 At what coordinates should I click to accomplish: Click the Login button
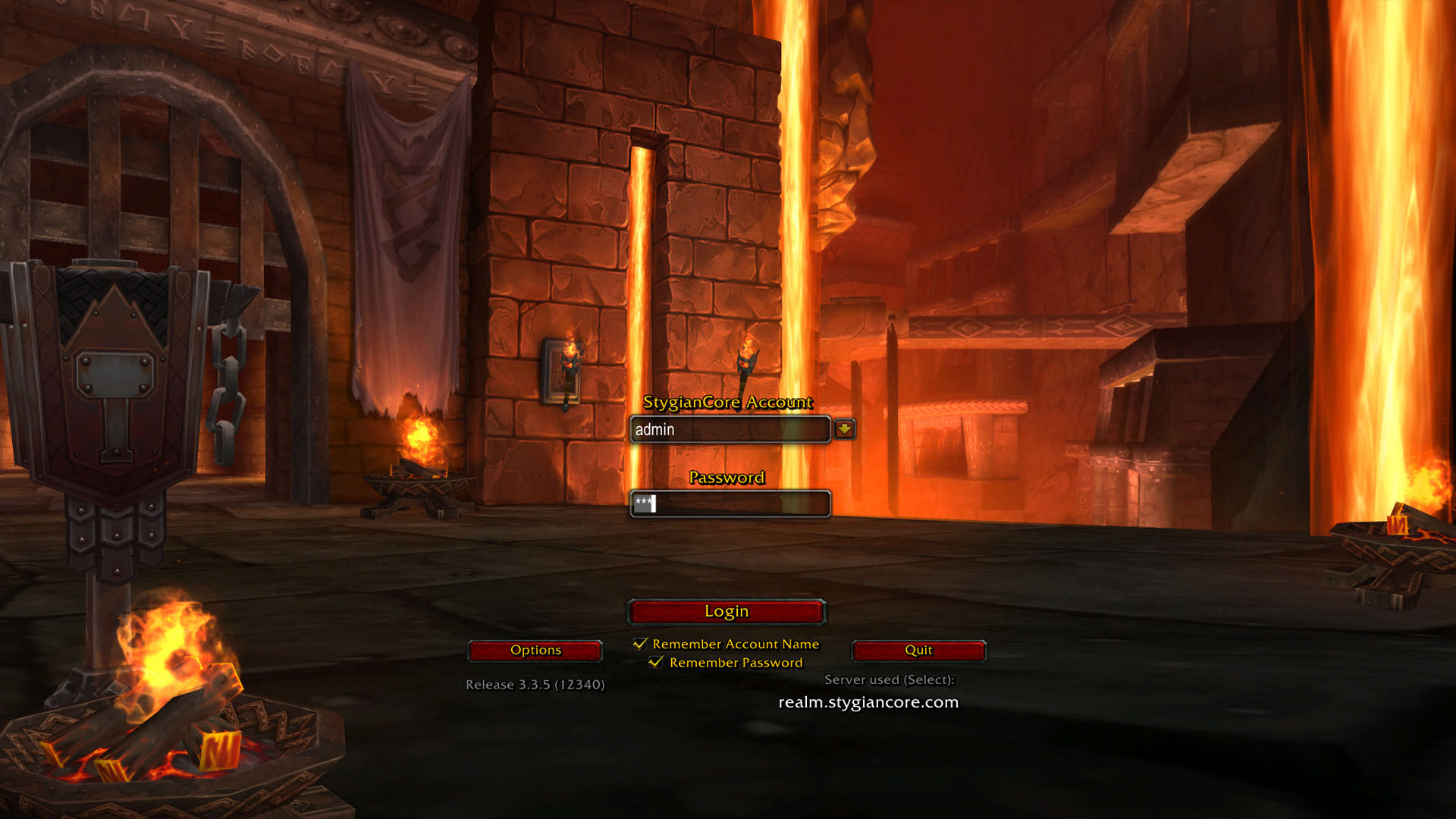tap(726, 611)
